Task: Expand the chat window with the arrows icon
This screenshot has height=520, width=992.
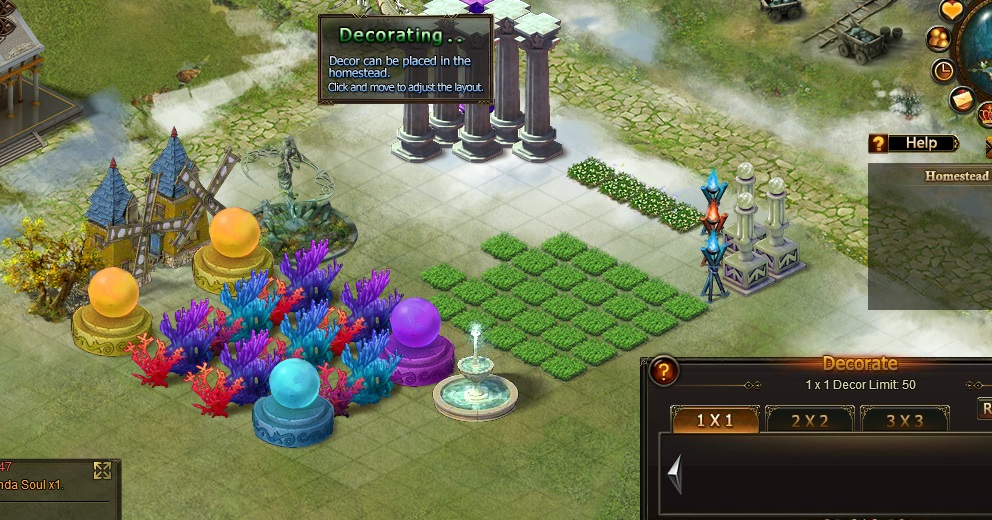Action: click(x=102, y=470)
